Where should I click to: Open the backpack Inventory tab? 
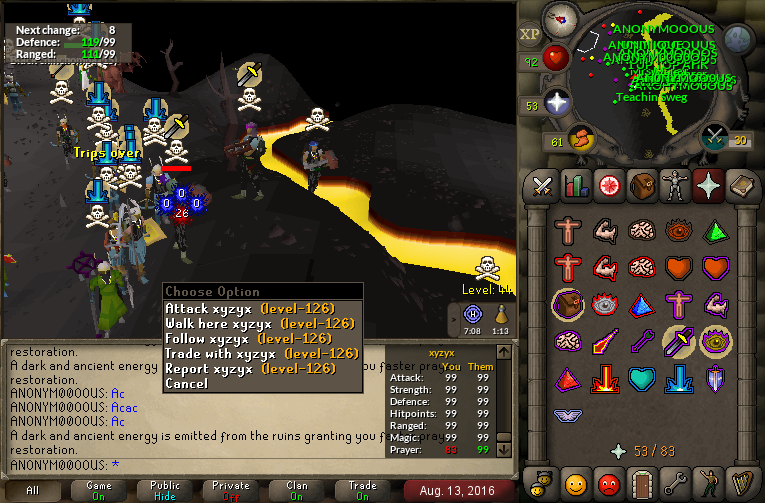click(x=641, y=185)
